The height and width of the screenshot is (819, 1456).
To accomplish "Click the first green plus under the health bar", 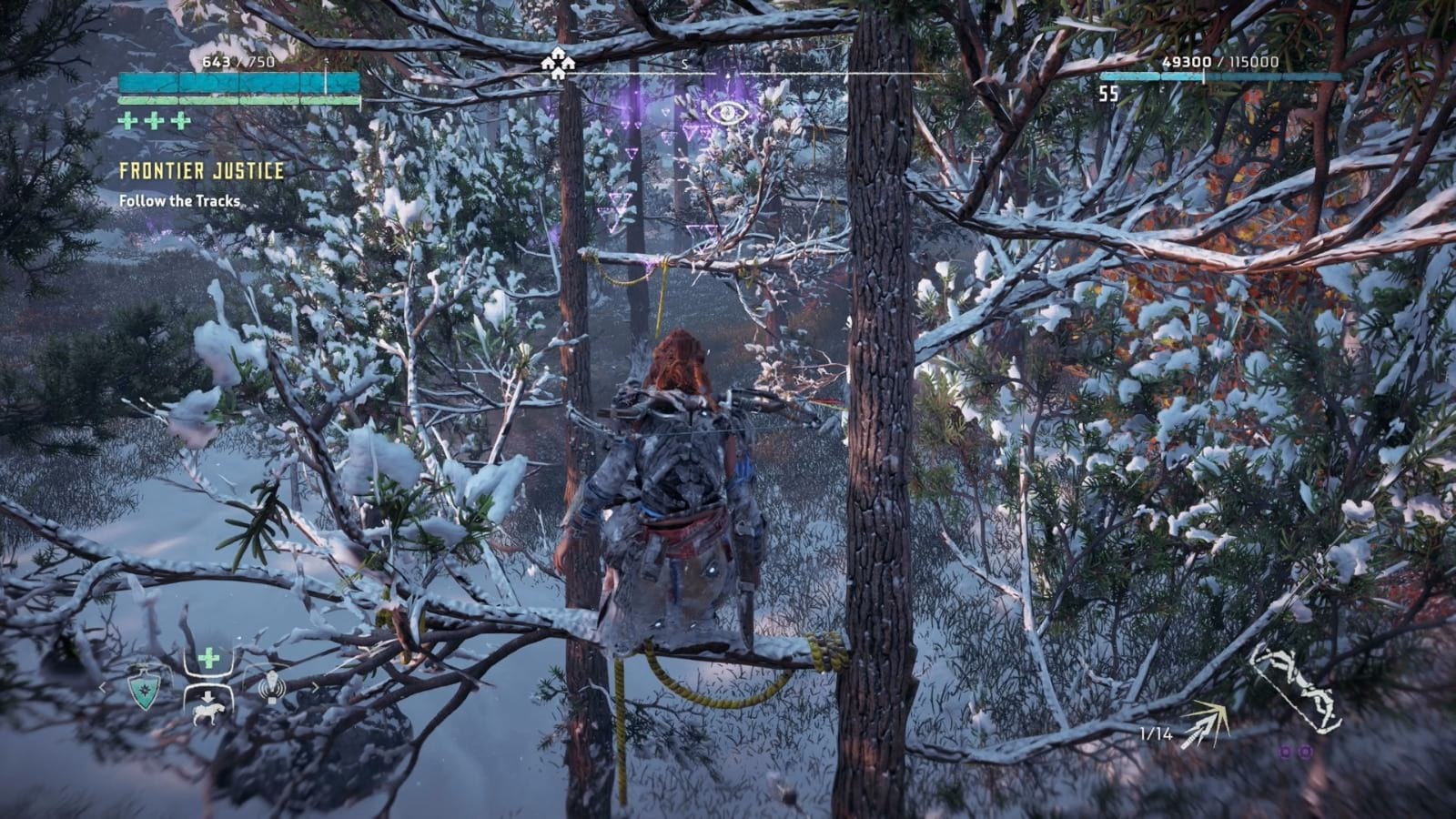I will pos(127,118).
